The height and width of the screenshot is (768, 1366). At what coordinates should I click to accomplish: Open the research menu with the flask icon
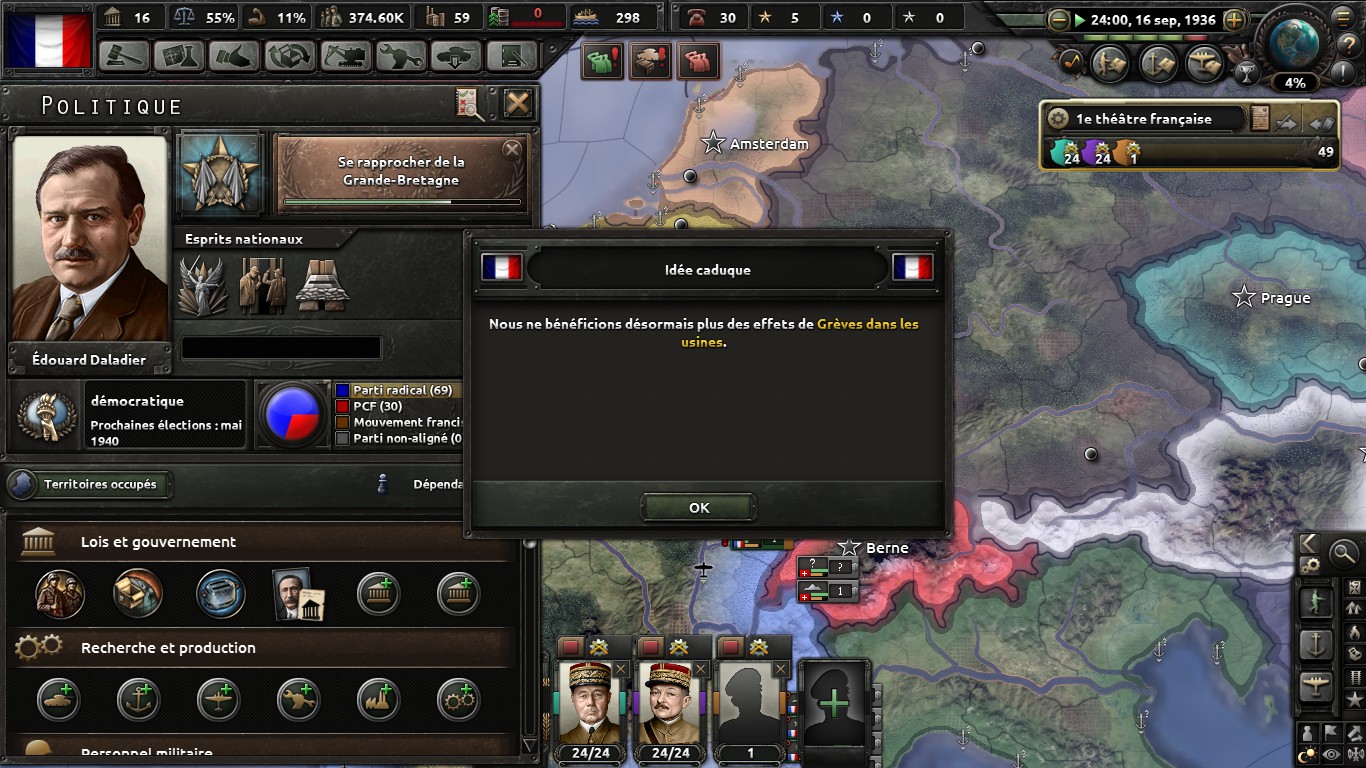[x=179, y=56]
